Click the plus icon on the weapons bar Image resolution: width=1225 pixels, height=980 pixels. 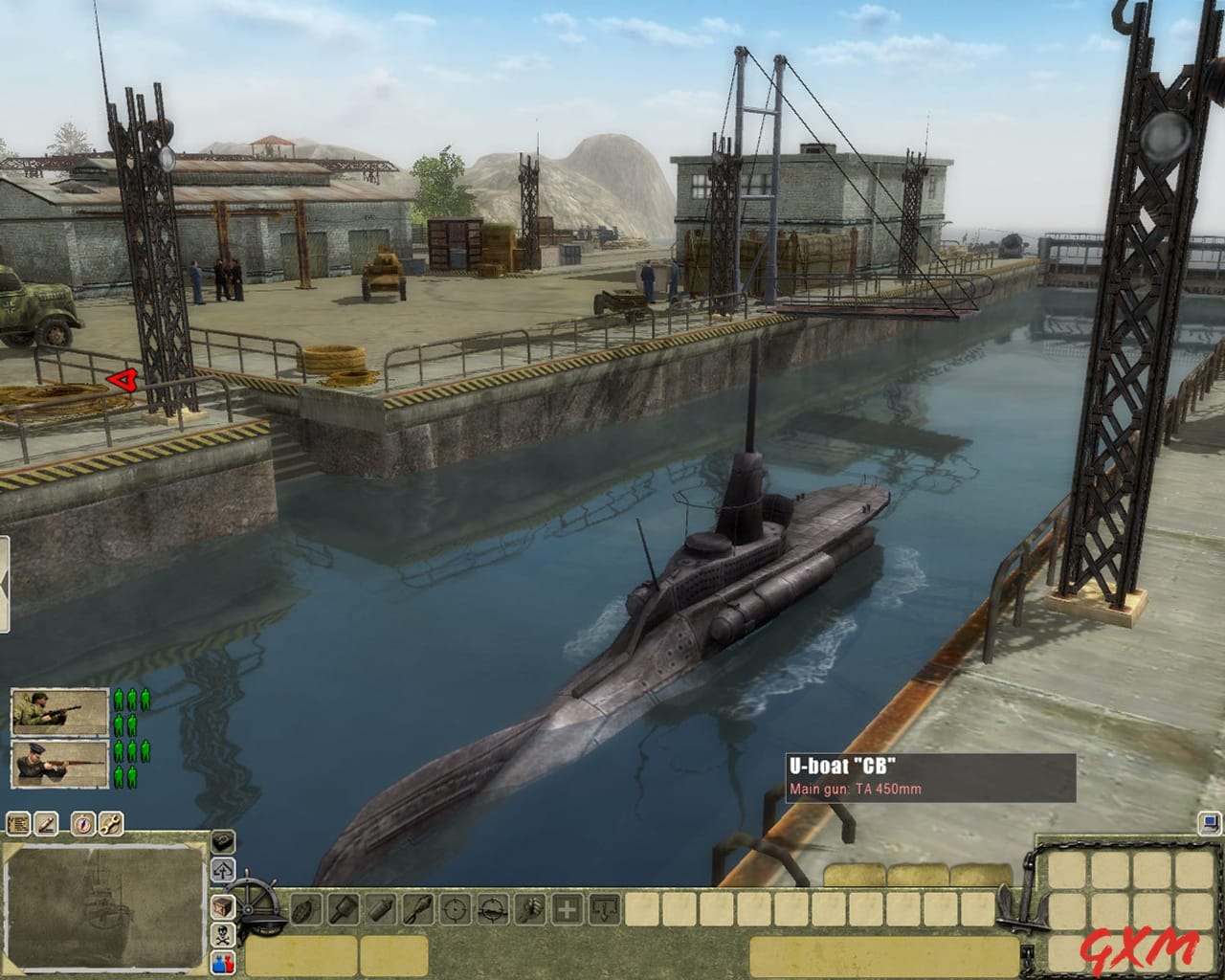pyautogui.click(x=568, y=908)
